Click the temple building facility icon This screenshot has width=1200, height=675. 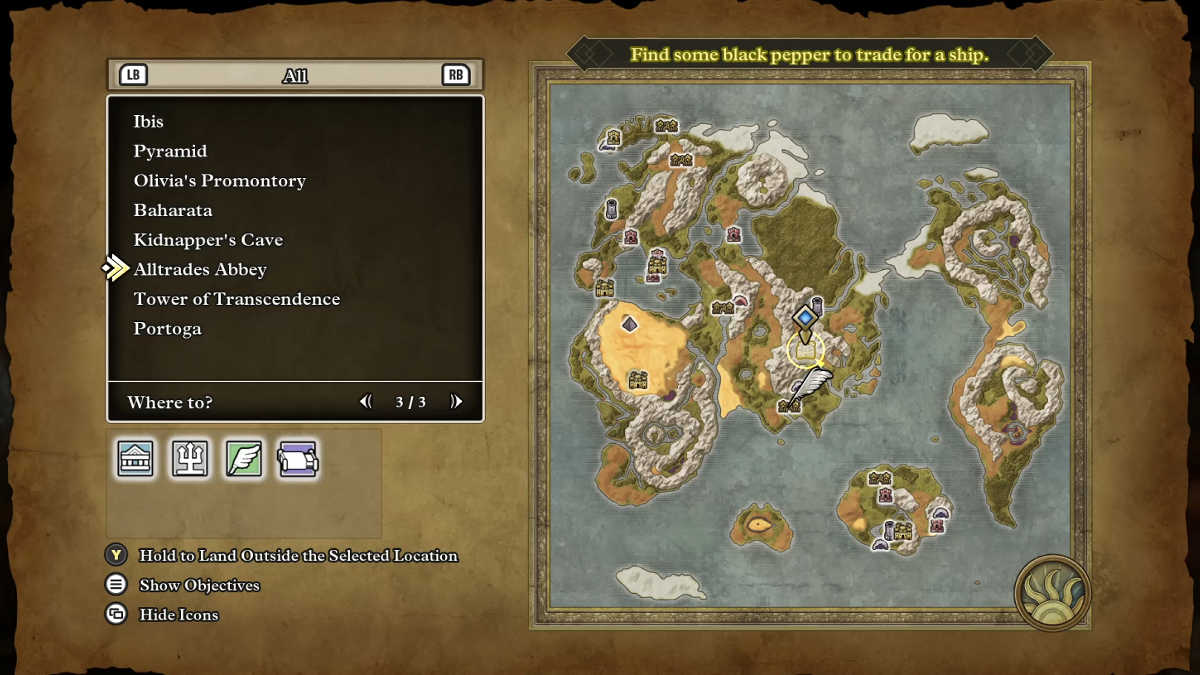[x=136, y=459]
